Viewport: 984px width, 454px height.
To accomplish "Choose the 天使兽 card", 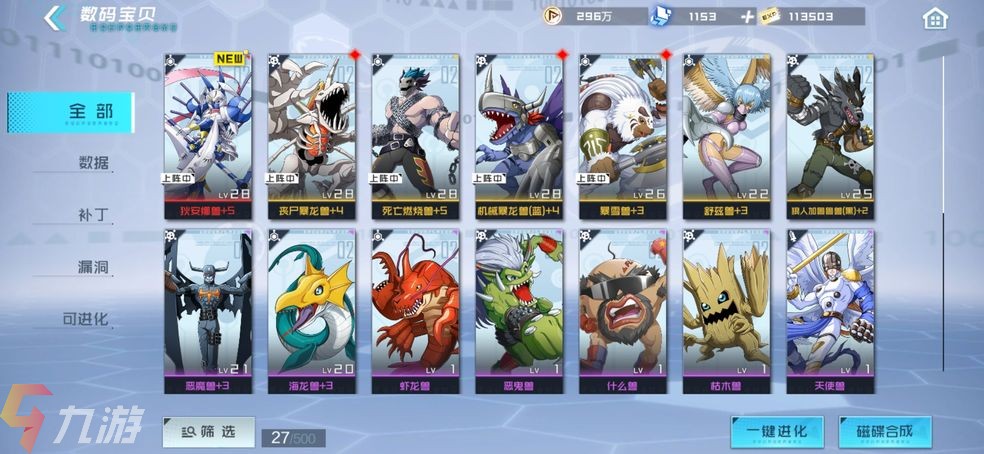I will point(830,310).
